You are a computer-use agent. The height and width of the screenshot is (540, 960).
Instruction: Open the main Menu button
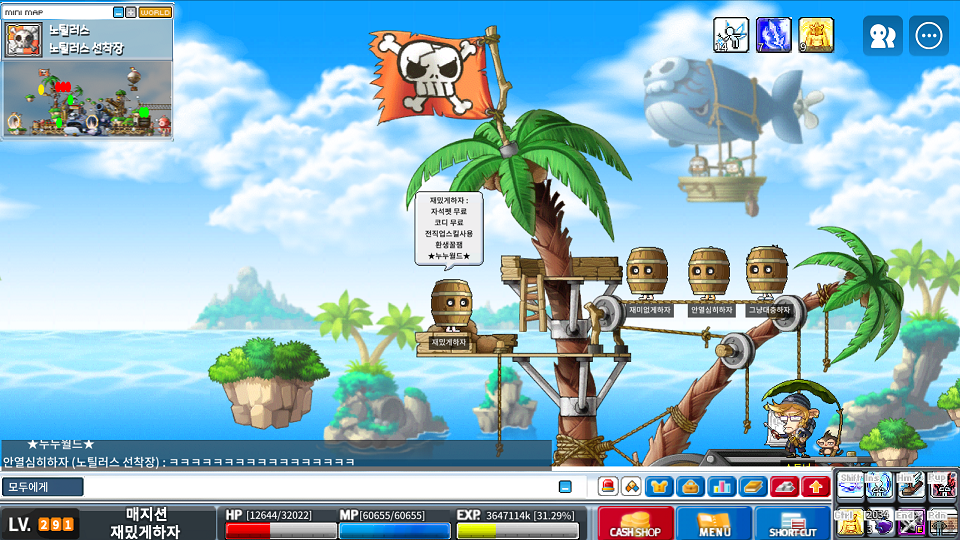pos(714,523)
